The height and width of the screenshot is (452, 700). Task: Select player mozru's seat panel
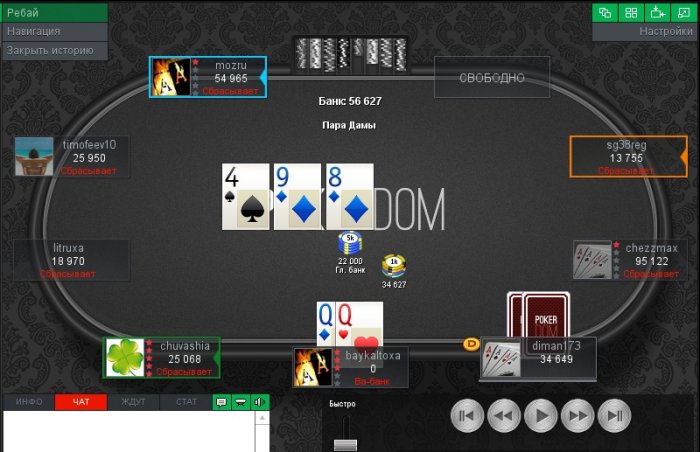pyautogui.click(x=208, y=77)
